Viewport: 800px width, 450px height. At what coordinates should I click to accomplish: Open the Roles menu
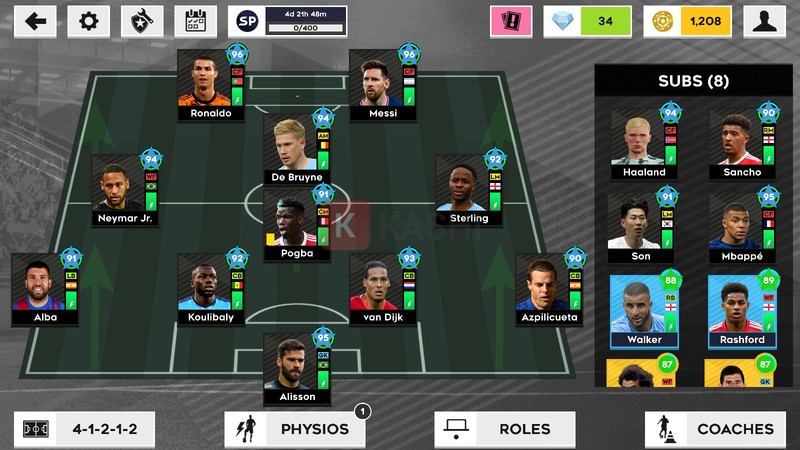point(505,429)
